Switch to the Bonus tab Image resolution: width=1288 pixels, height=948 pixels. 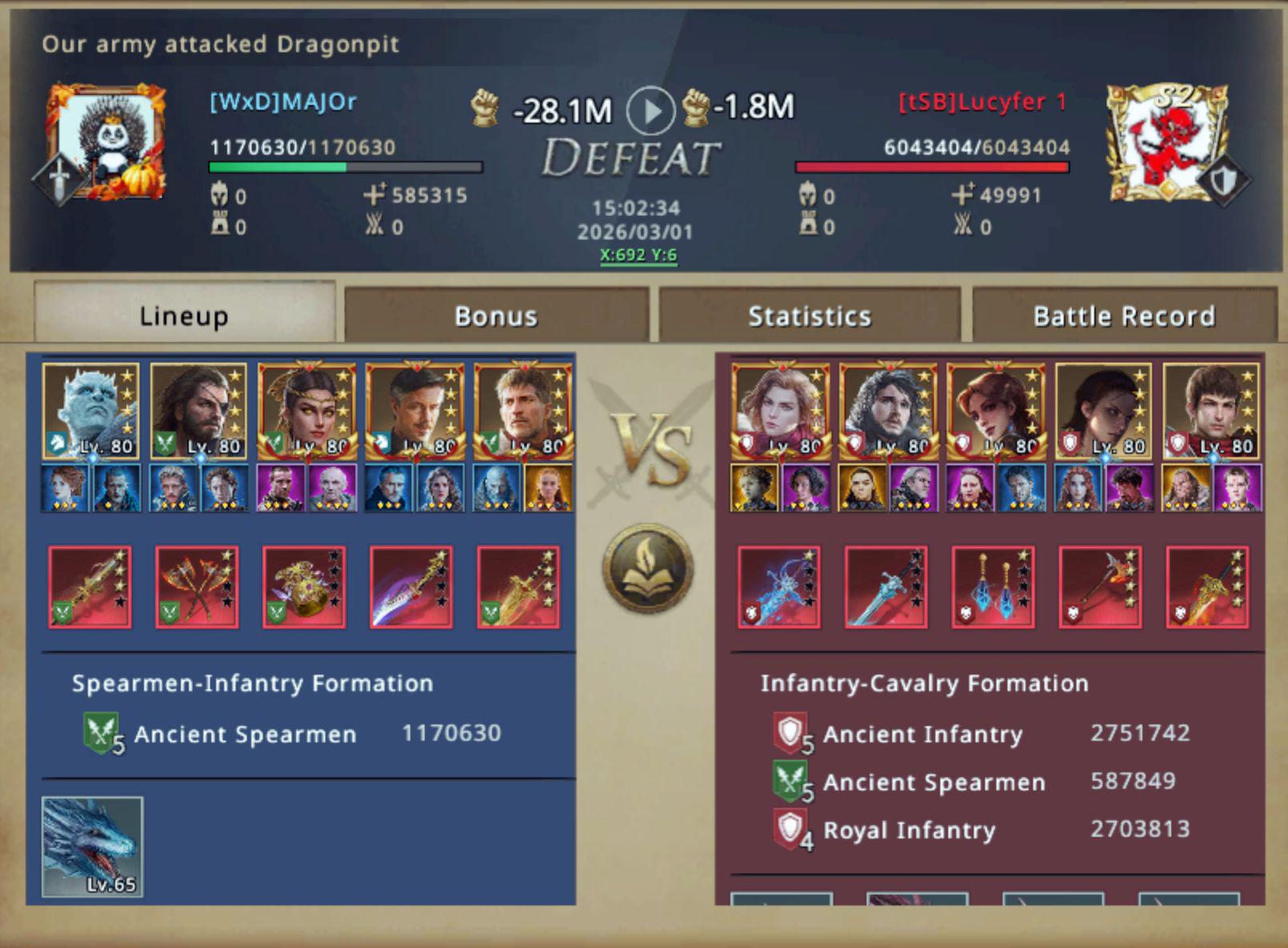tap(496, 315)
